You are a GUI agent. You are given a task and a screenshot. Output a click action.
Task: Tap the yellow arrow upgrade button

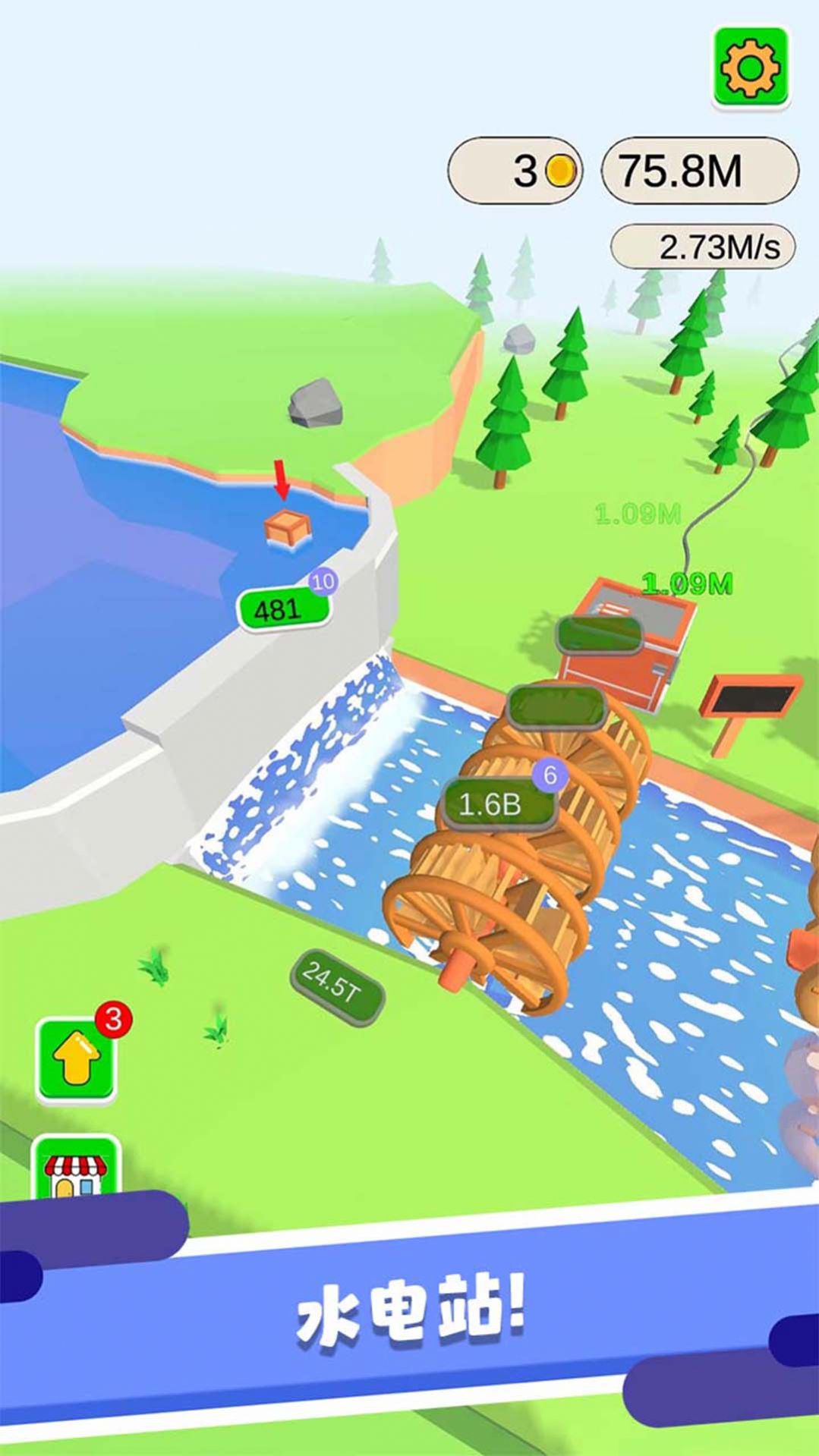point(77,1060)
